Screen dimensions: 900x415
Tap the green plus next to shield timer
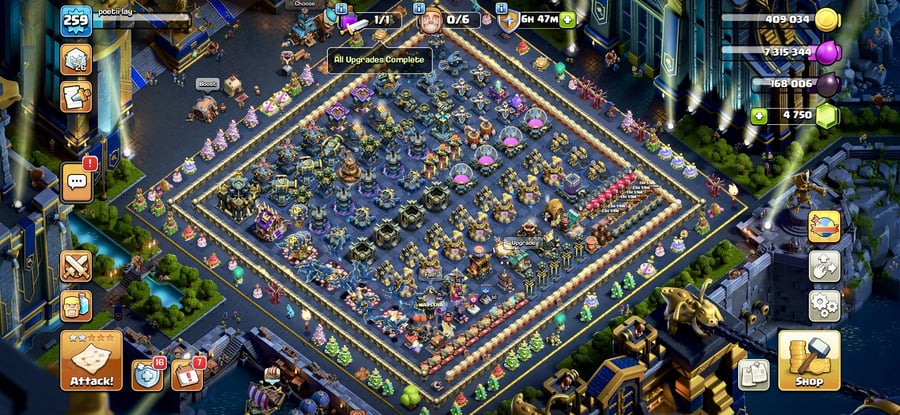tap(568, 19)
